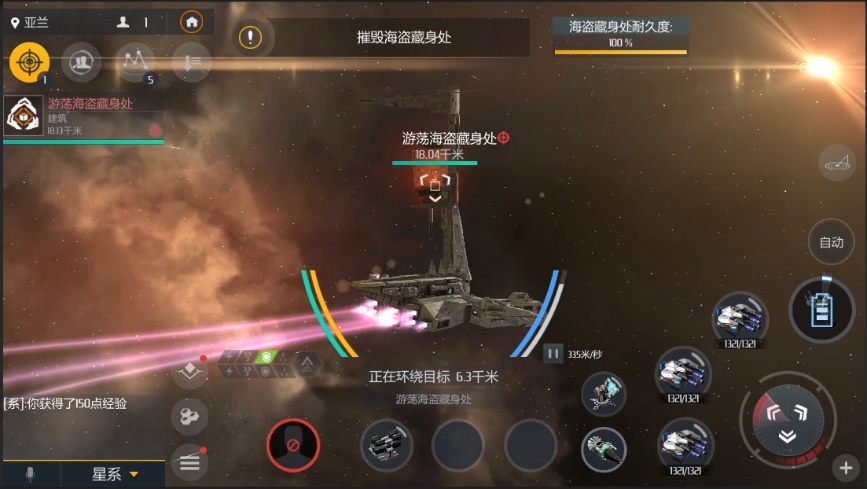867x489 pixels.
Task: Open the mission exclamation mark tracker
Action: point(250,38)
